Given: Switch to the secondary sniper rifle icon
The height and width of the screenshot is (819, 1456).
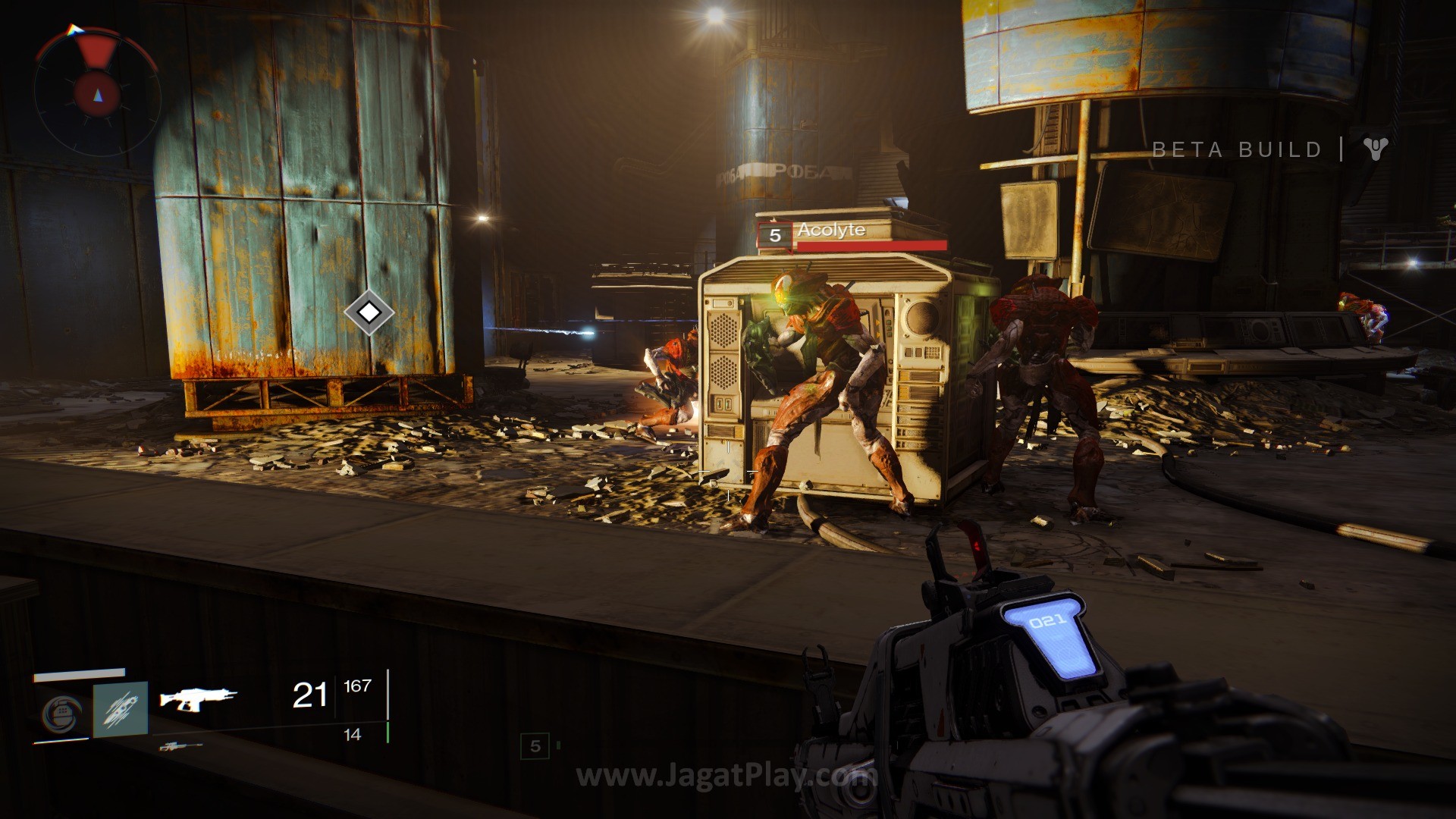Looking at the screenshot, I should [x=180, y=747].
